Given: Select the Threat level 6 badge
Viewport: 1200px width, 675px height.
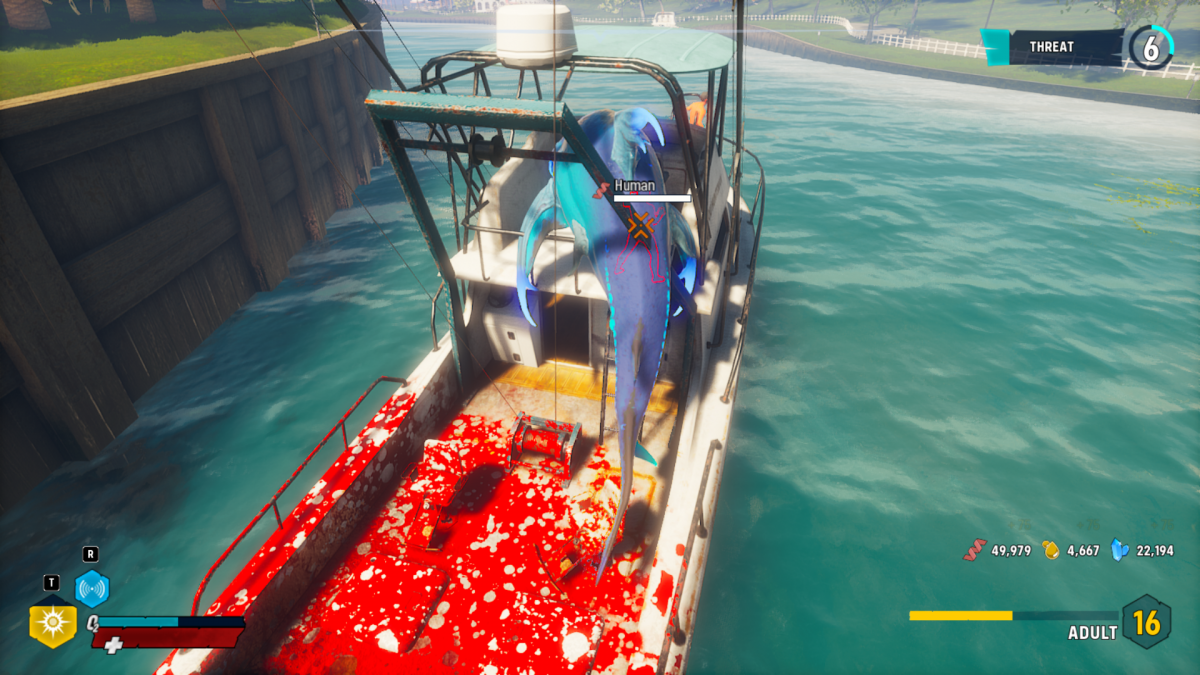Looking at the screenshot, I should coord(1151,47).
